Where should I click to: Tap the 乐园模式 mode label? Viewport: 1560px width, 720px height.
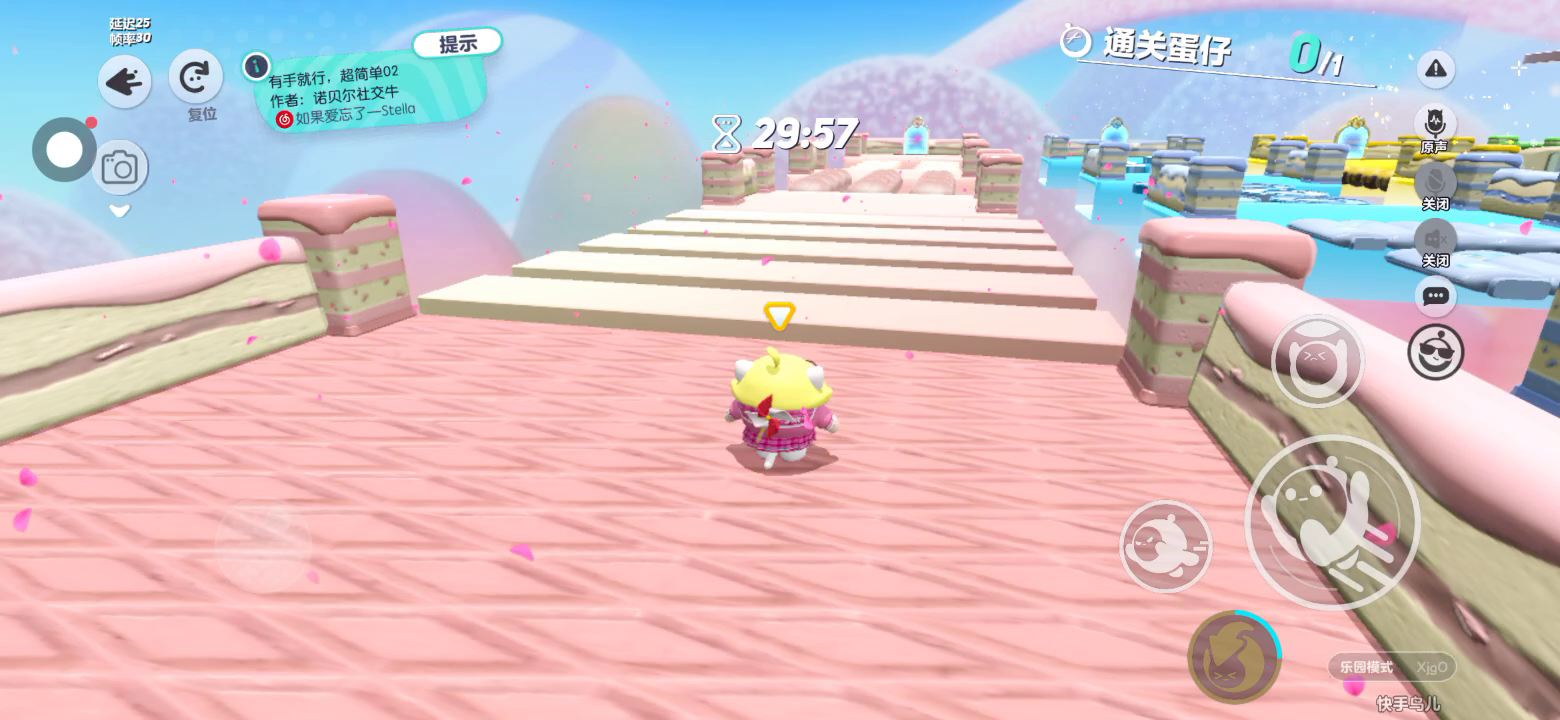(1367, 667)
